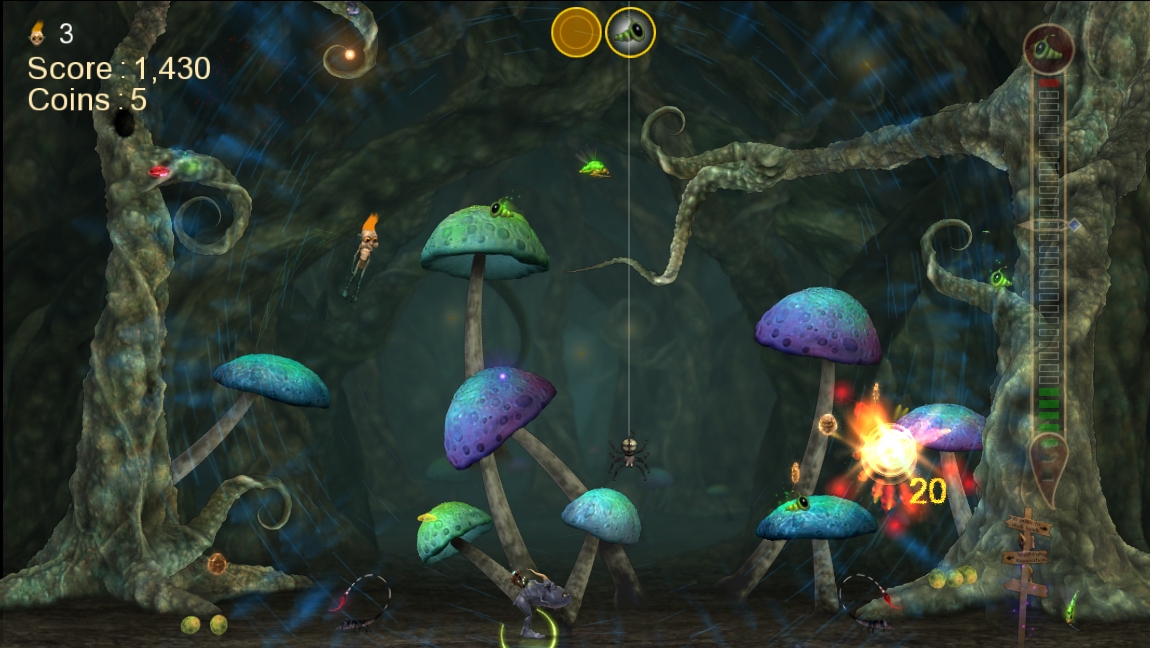1150x648 pixels.
Task: Select the green bug icon at top center
Action: pos(630,33)
